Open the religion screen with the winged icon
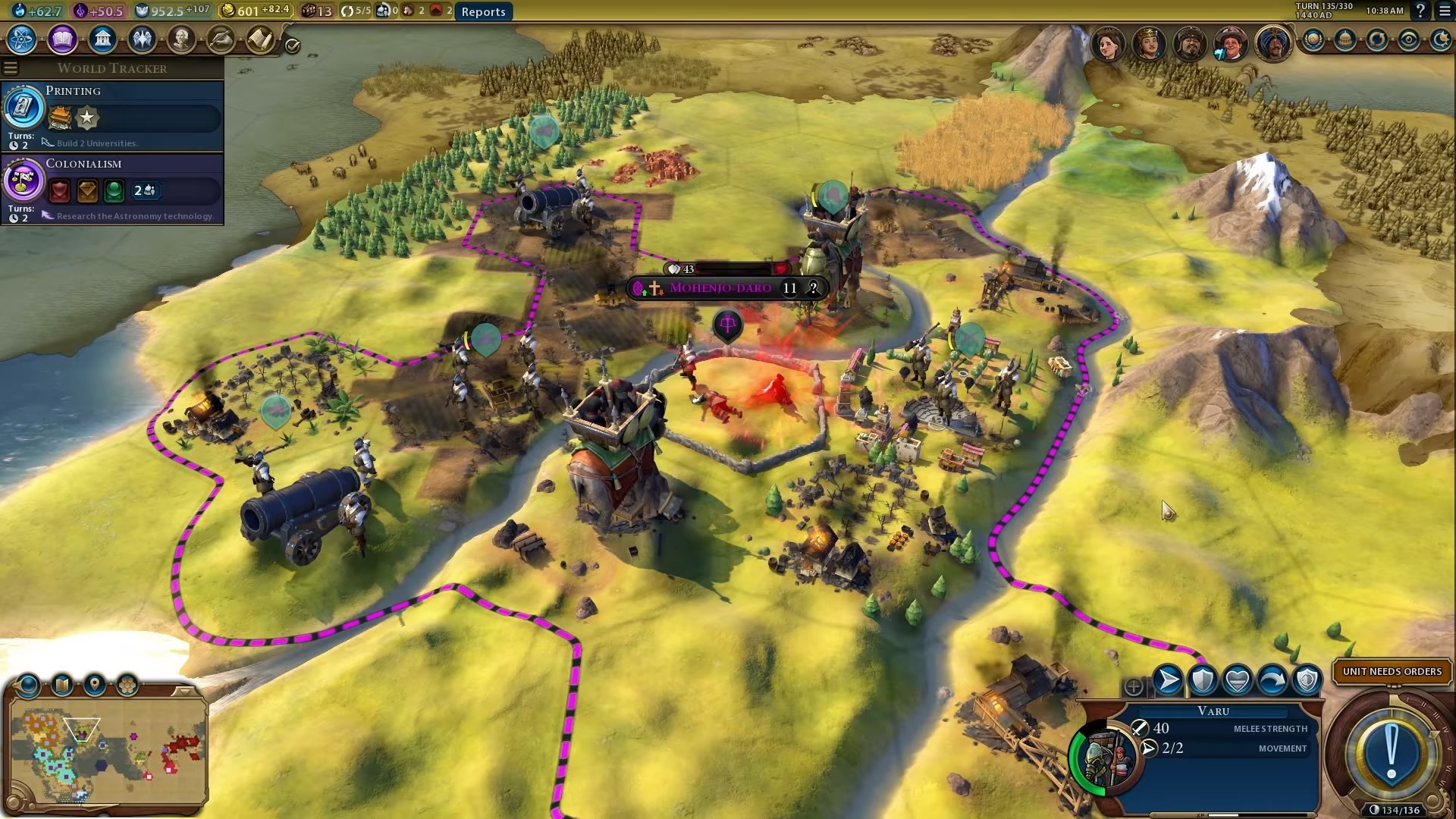The width and height of the screenshot is (1456, 819). click(142, 39)
